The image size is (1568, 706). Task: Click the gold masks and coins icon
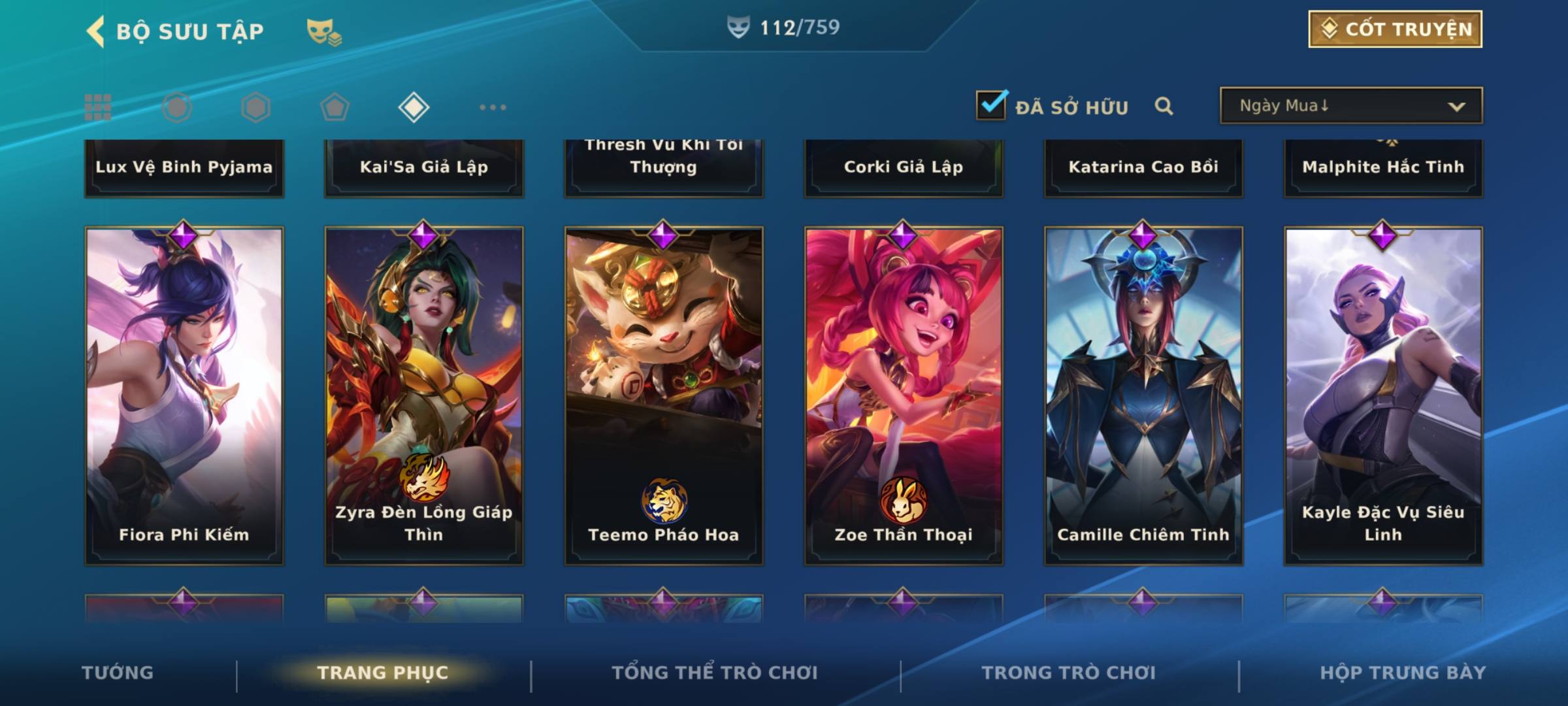pyautogui.click(x=324, y=32)
